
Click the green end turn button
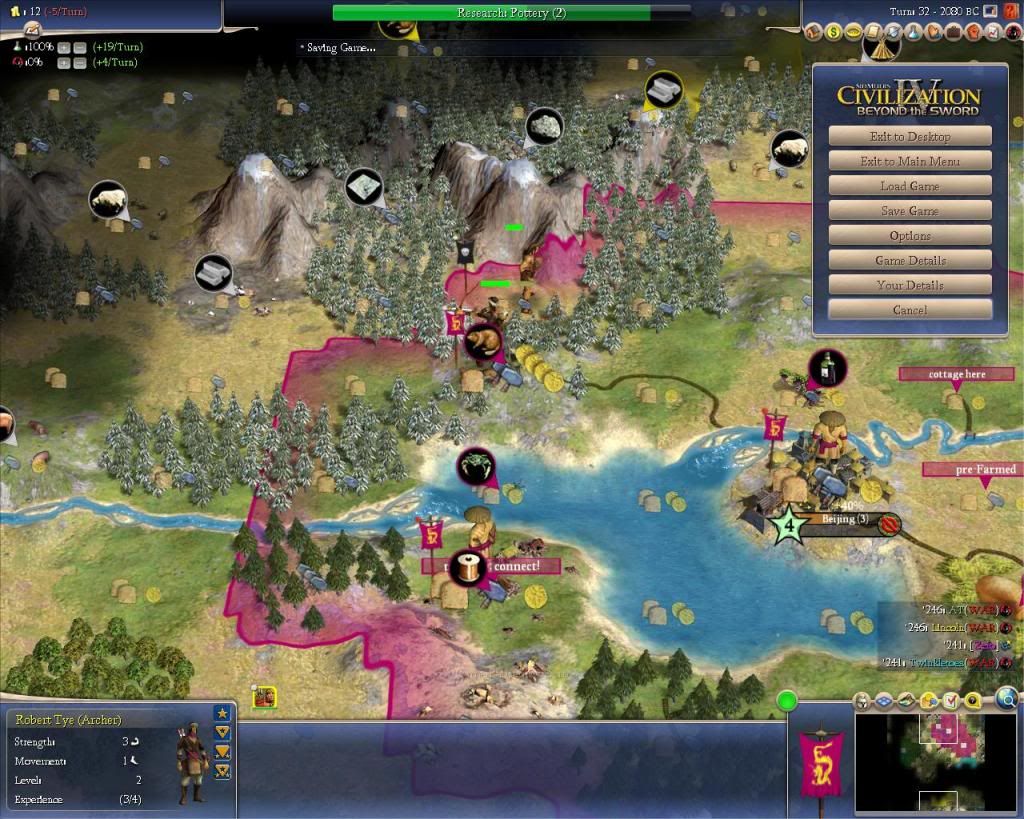[786, 700]
